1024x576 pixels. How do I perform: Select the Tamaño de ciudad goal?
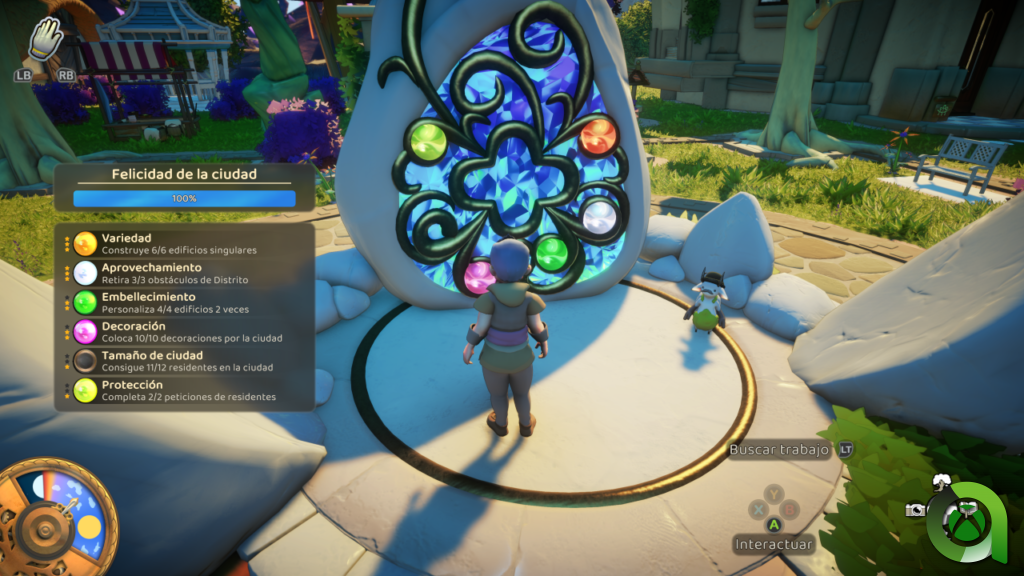click(x=180, y=360)
